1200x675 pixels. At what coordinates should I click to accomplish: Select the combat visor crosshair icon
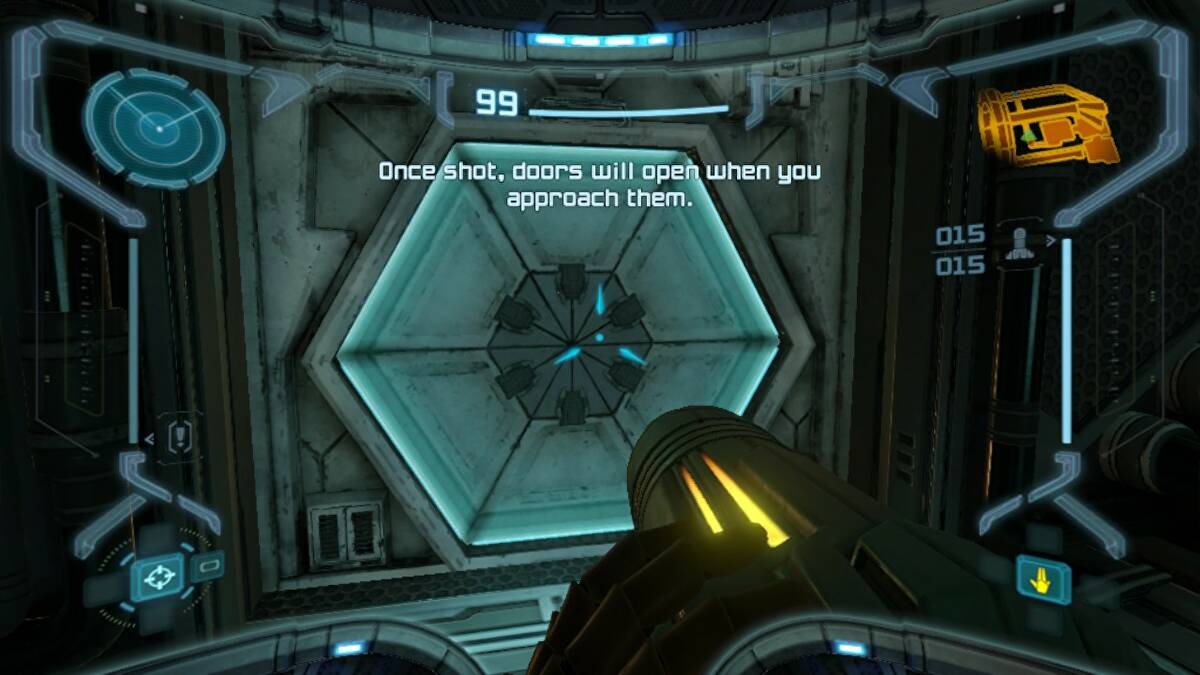pos(156,576)
